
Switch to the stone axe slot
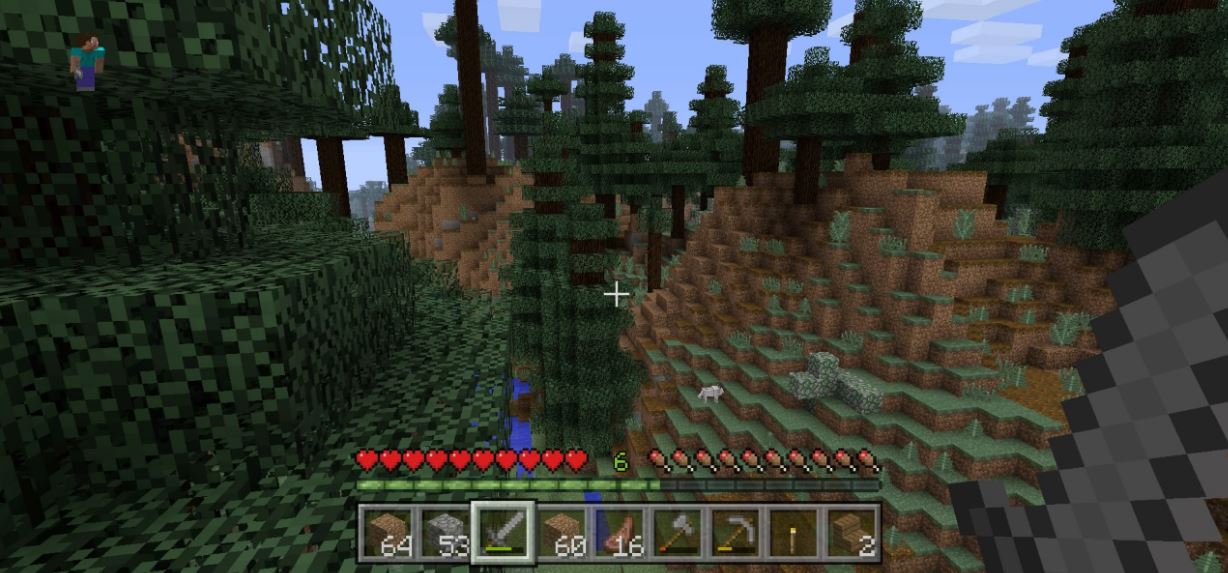(x=678, y=532)
